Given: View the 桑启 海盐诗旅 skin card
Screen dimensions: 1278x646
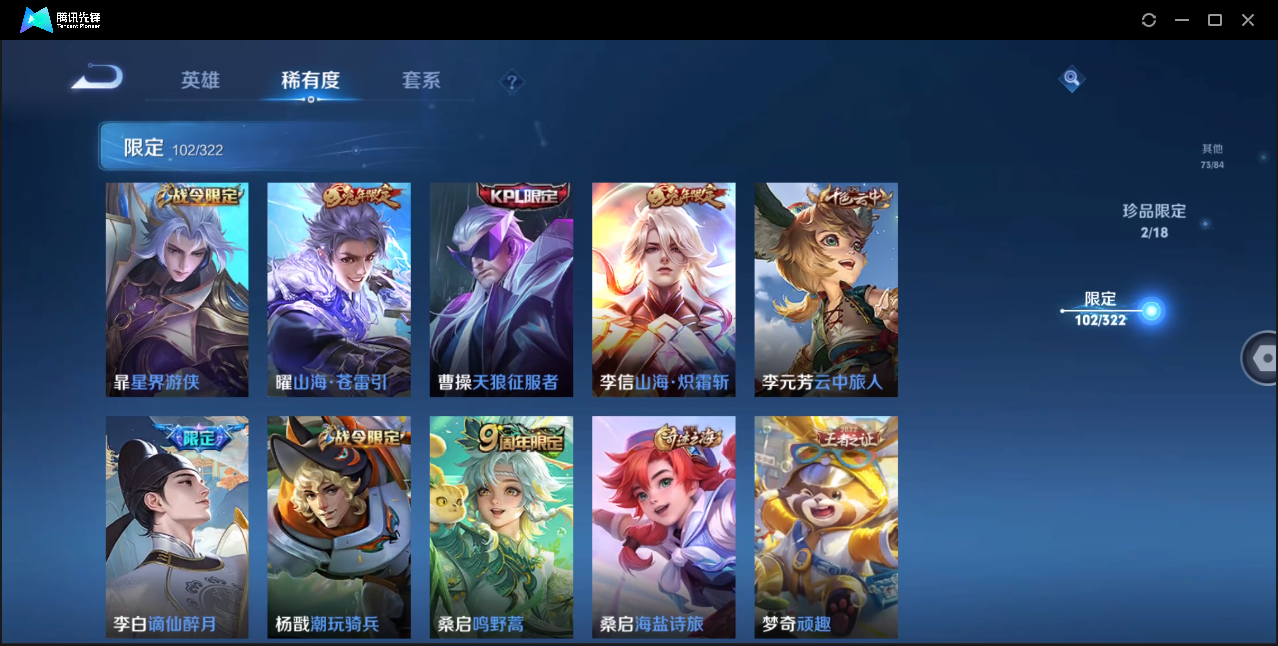Looking at the screenshot, I should [x=663, y=526].
